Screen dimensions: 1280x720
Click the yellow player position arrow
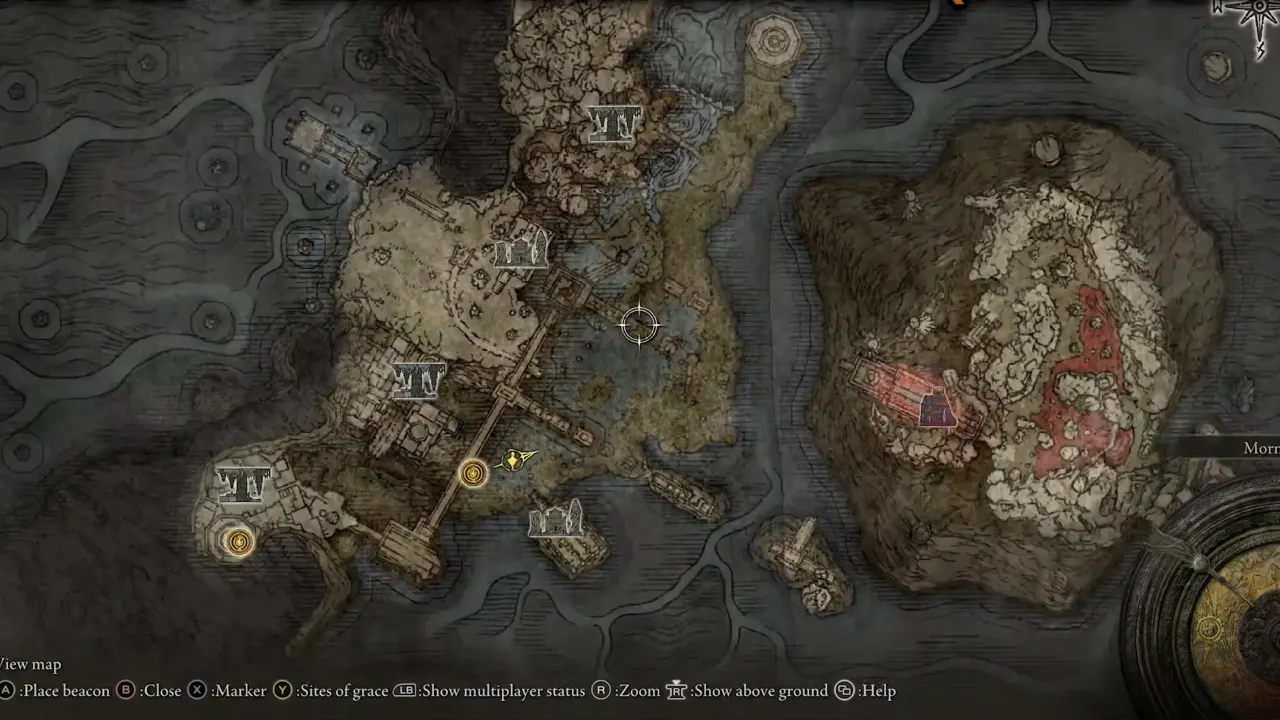[514, 460]
